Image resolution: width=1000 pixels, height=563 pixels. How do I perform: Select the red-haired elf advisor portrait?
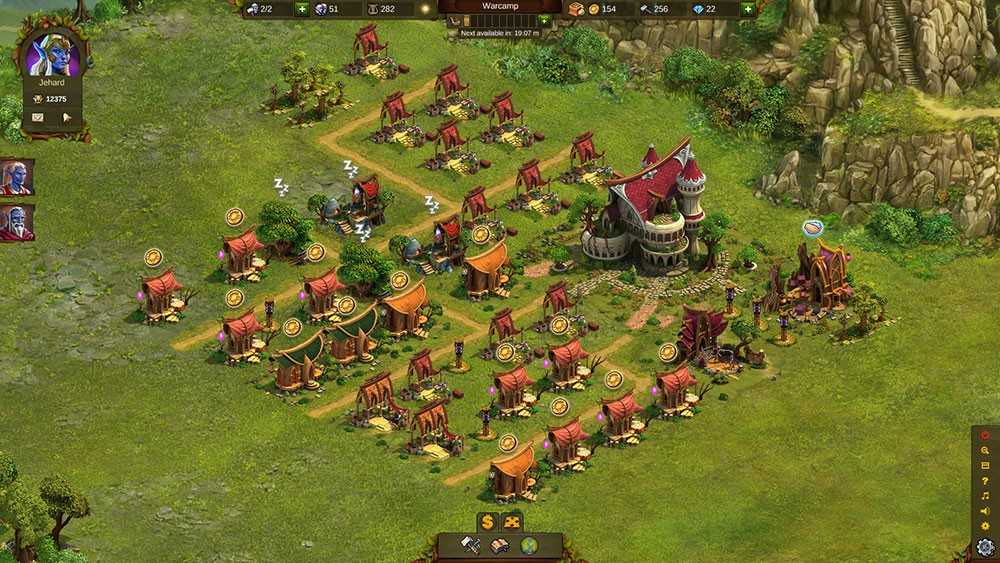pos(16,178)
